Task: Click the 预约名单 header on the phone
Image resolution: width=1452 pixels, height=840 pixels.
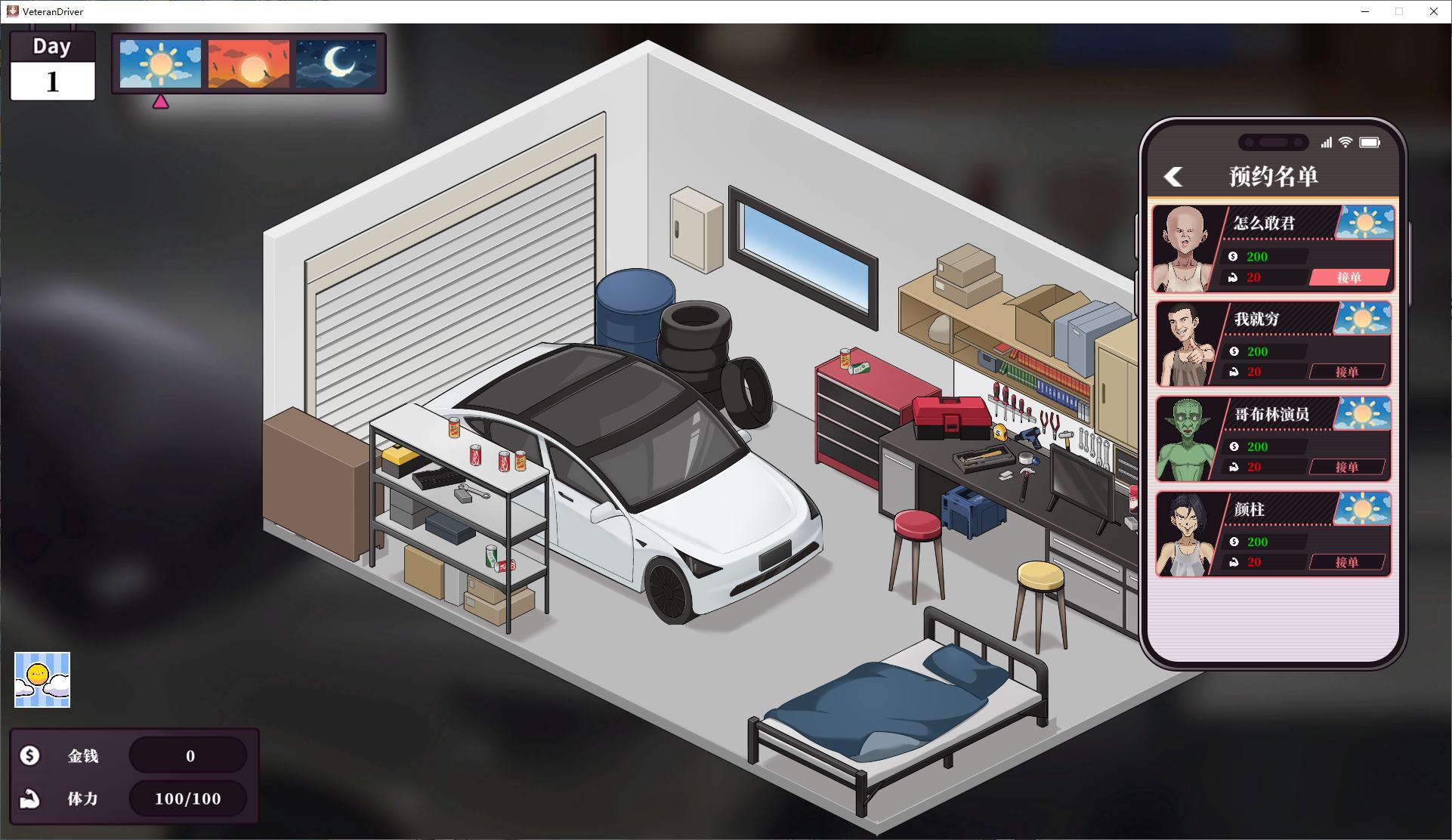Action: click(1274, 175)
